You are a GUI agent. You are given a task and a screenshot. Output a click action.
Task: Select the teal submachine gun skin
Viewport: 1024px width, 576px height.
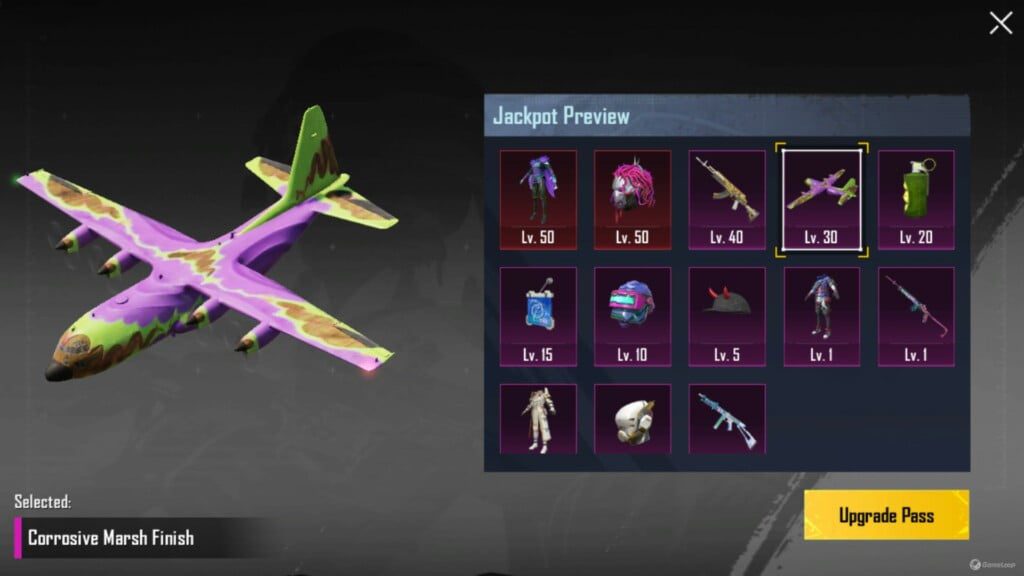[727, 419]
